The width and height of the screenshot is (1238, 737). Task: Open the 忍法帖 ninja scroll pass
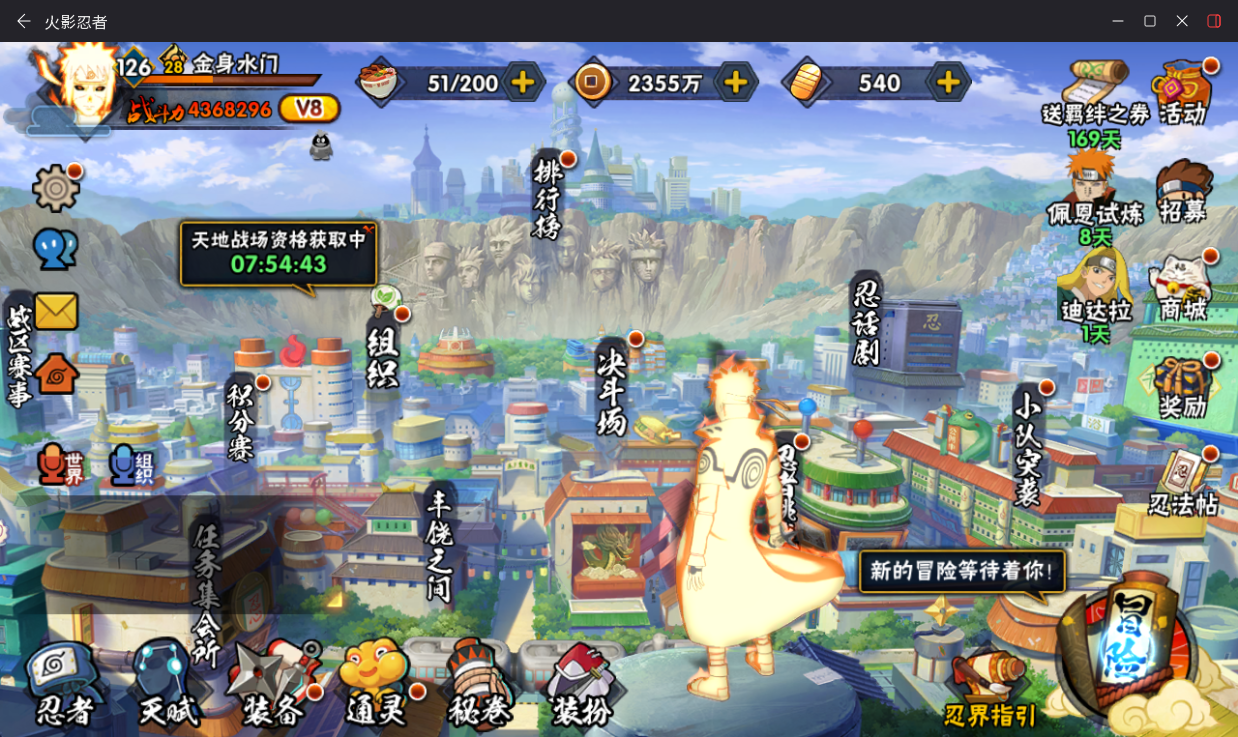(x=1183, y=485)
